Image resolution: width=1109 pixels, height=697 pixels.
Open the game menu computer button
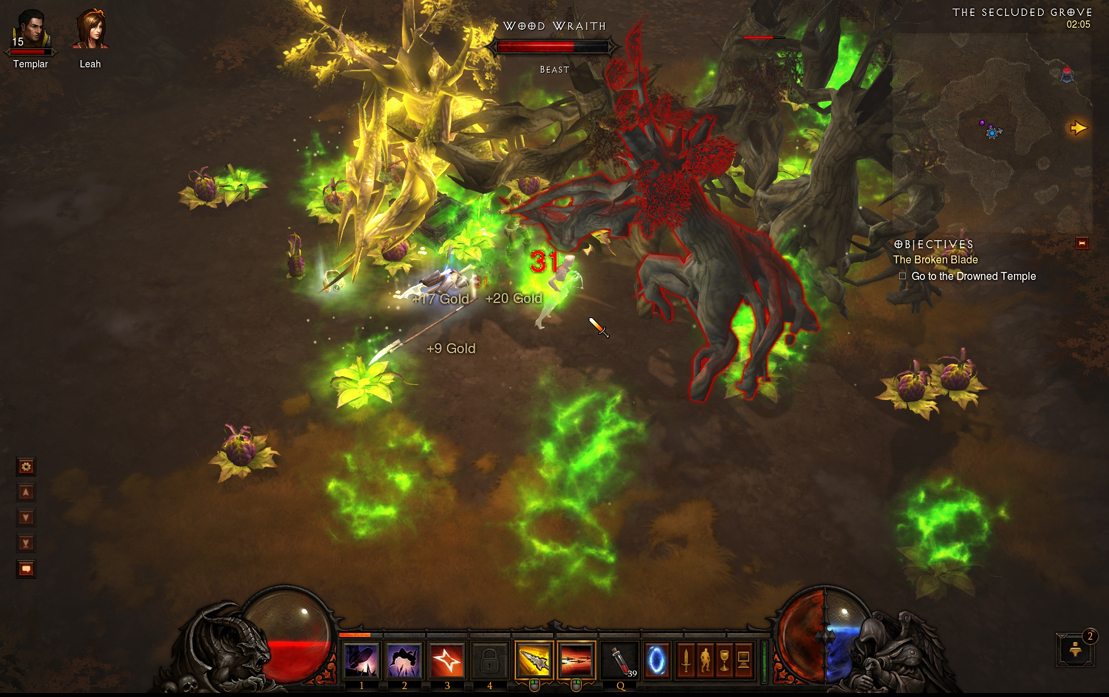(x=743, y=660)
